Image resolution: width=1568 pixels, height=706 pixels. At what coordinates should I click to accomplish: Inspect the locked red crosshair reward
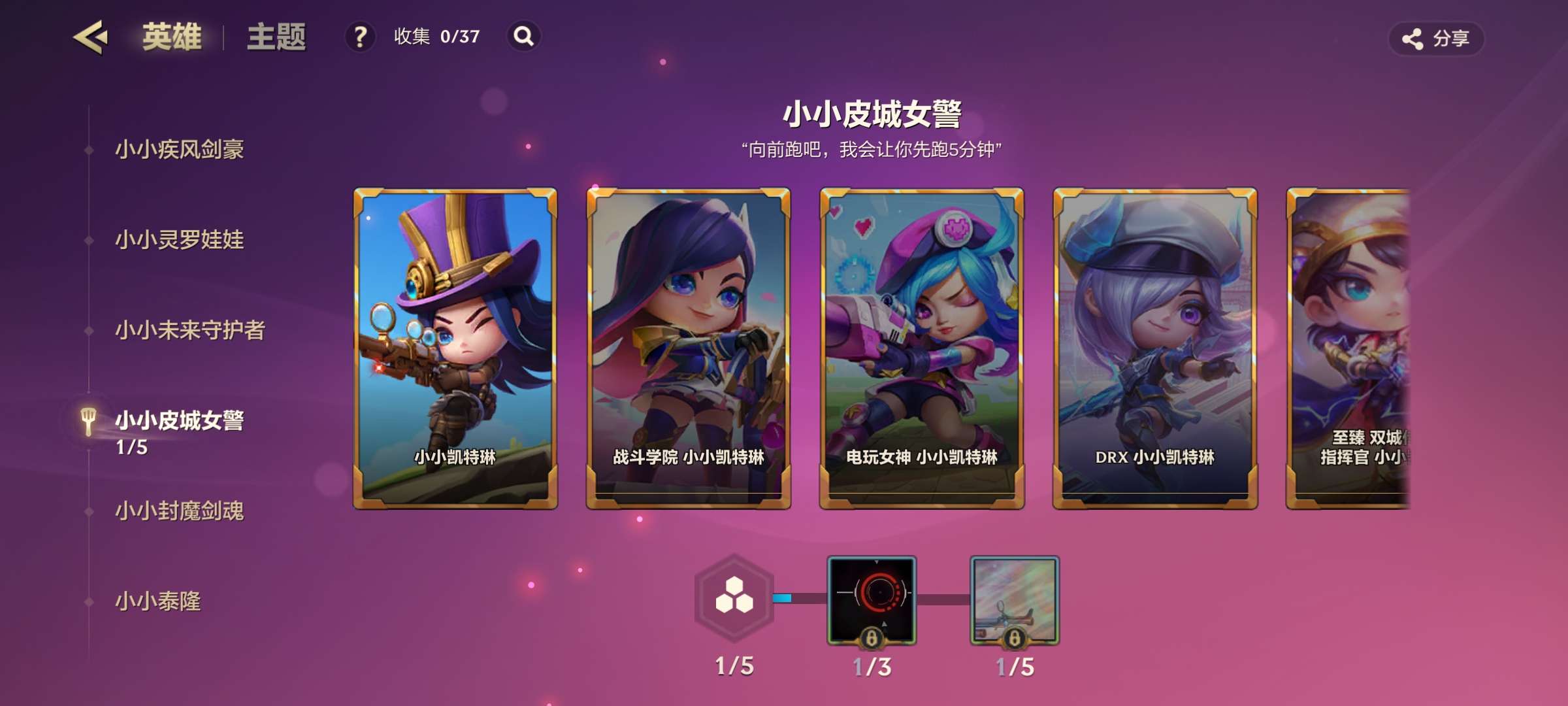872,600
